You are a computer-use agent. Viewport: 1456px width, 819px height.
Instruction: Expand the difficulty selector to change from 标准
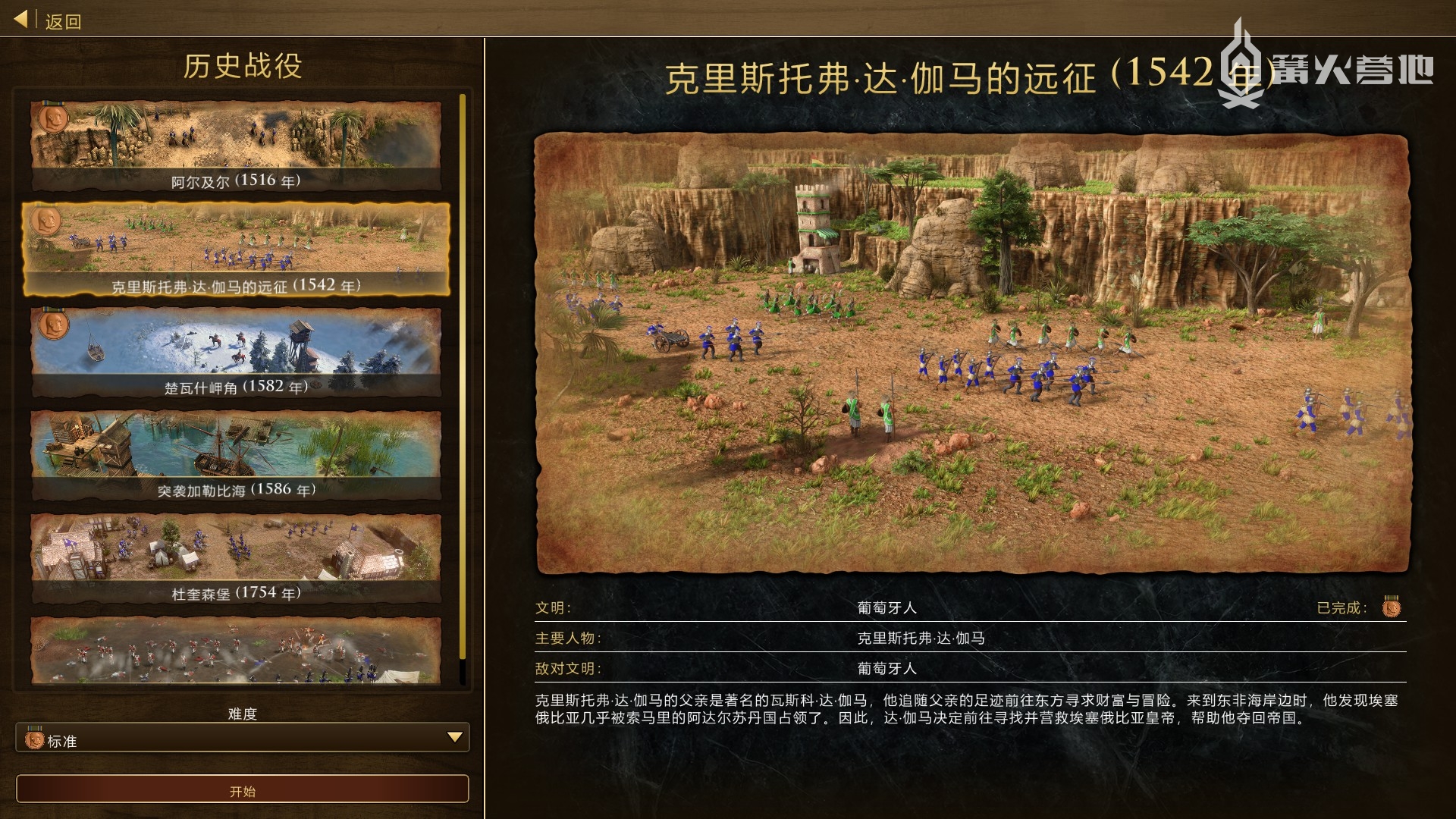coord(243,738)
